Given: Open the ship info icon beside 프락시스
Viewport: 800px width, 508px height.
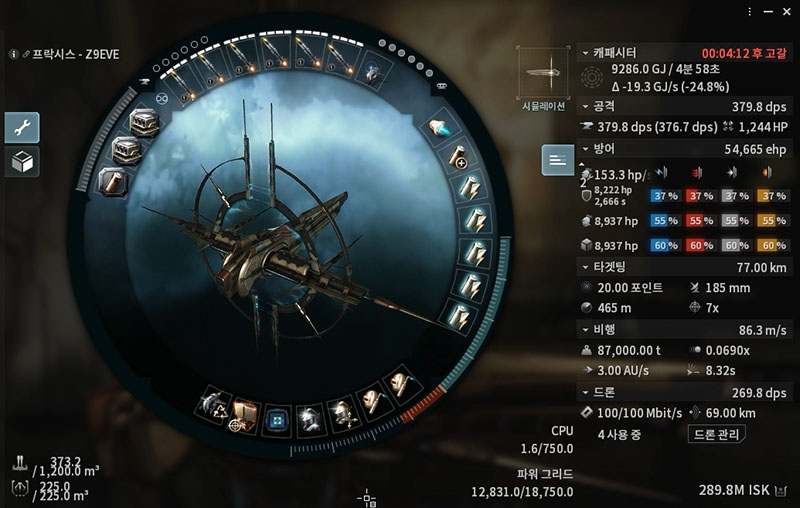Looking at the screenshot, I should click(x=12, y=53).
